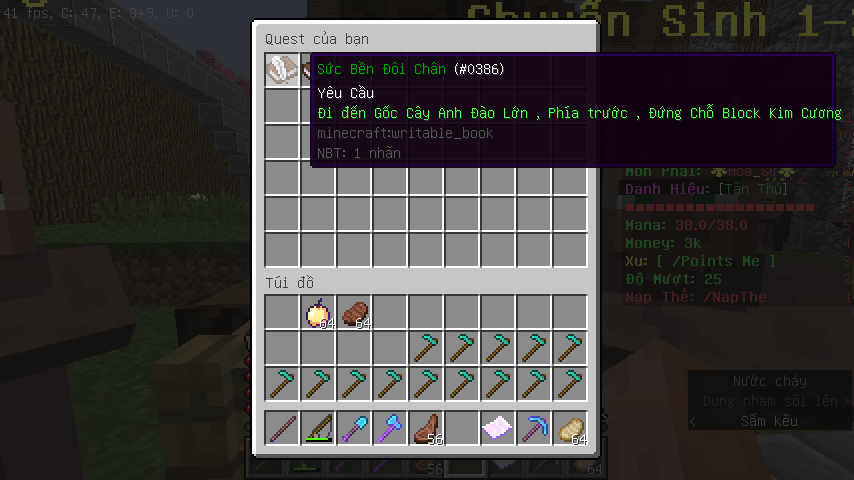Select the quest book with quill item
This screenshot has width=854, height=480.
[x=282, y=70]
